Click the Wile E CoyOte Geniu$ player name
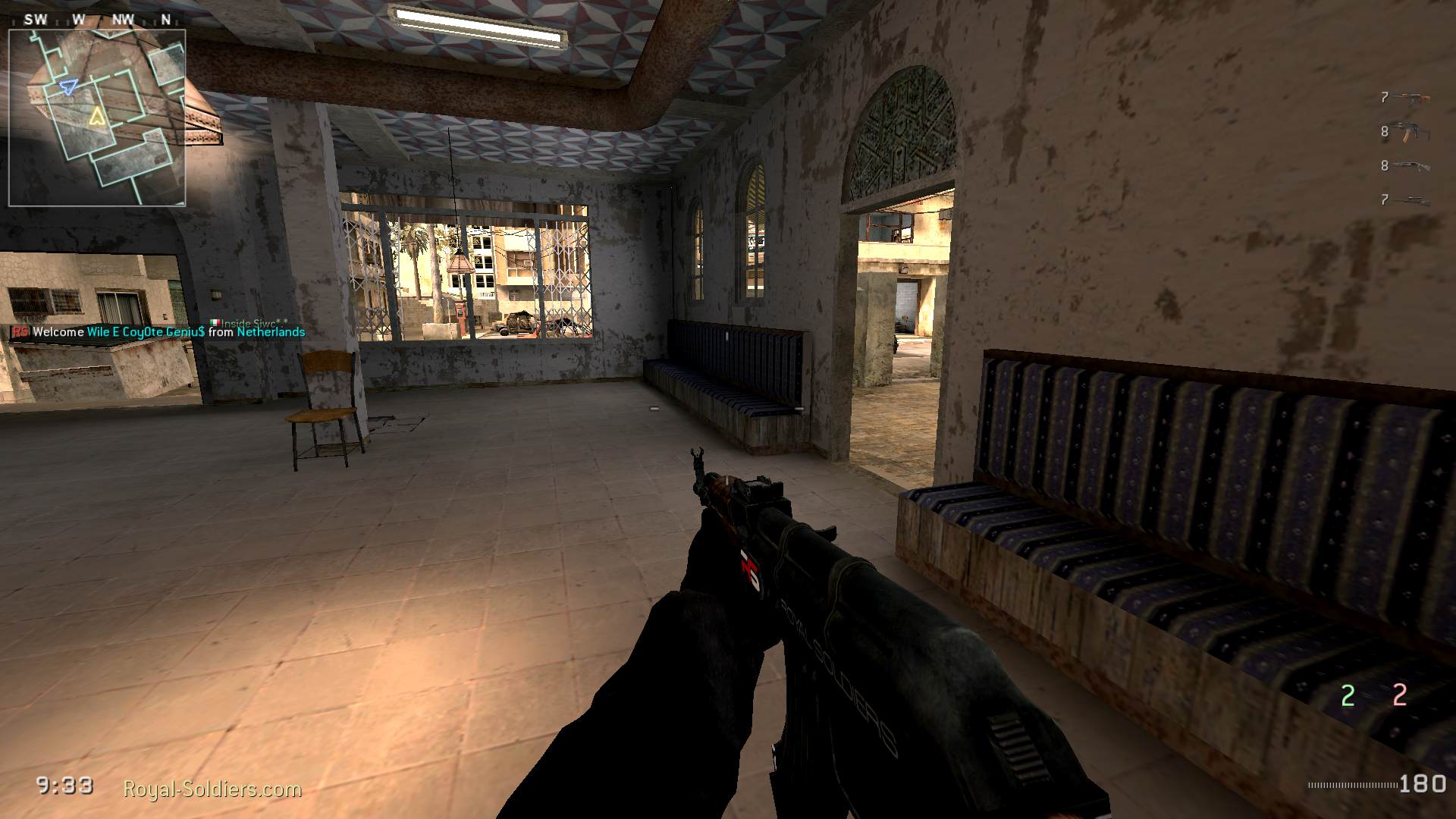Image resolution: width=1456 pixels, height=819 pixels. point(146,332)
